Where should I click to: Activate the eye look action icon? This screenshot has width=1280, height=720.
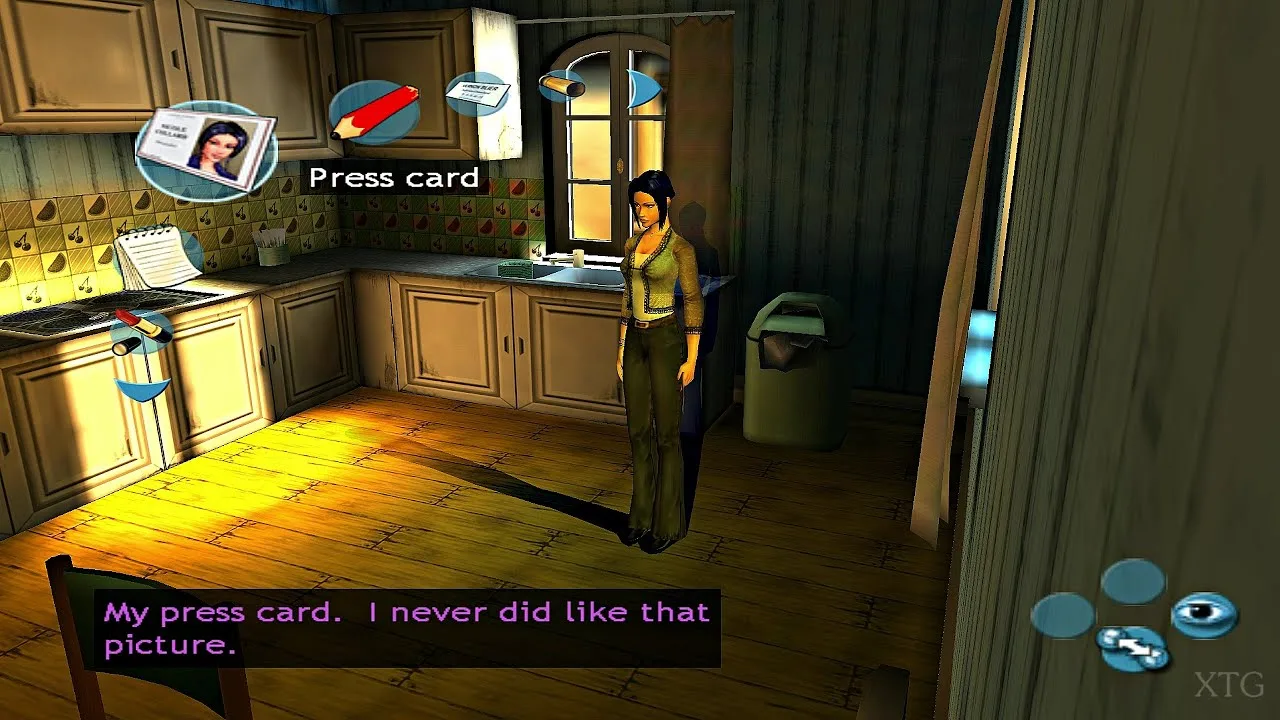point(1204,613)
